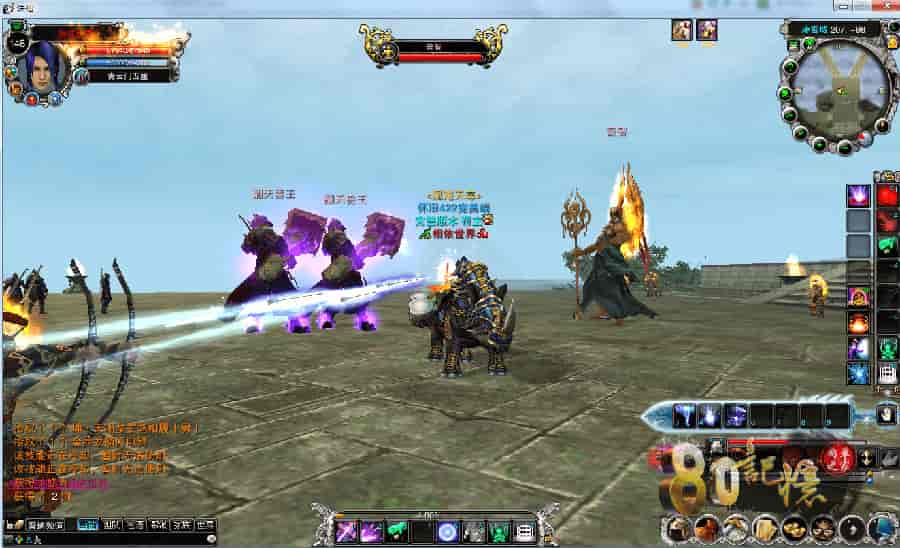Click the hand icon beside the sword bar

pyautogui.click(x=886, y=414)
